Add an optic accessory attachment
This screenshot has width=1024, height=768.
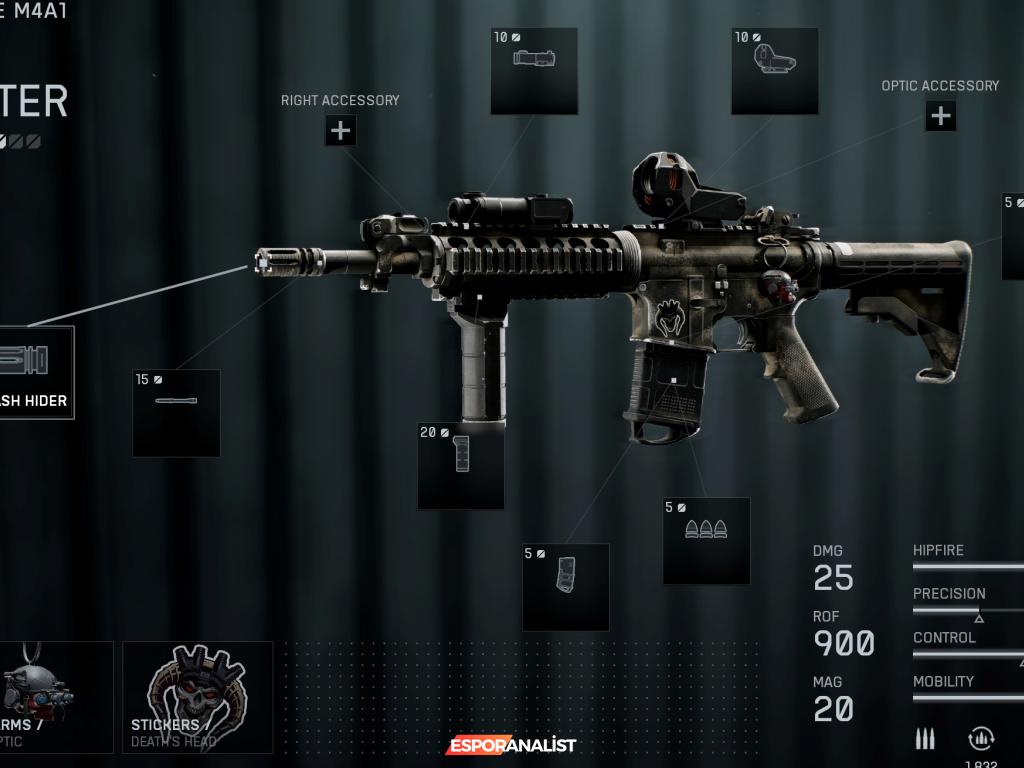pos(940,116)
